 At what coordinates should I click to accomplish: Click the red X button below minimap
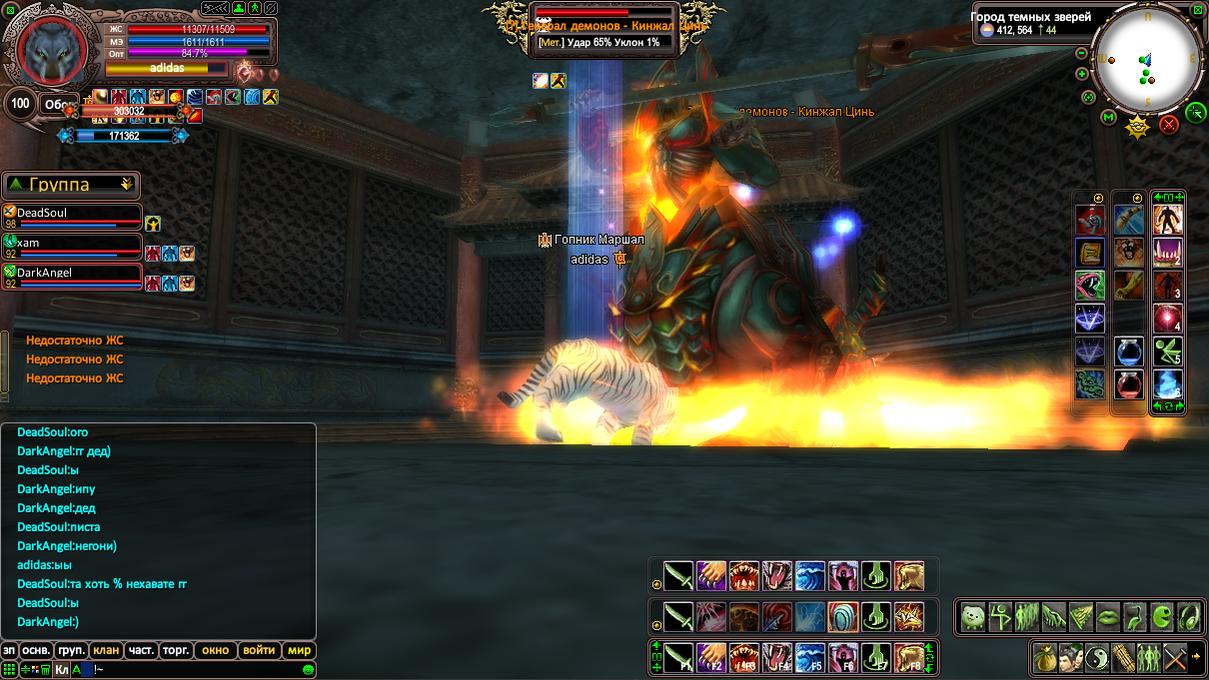click(x=1168, y=125)
